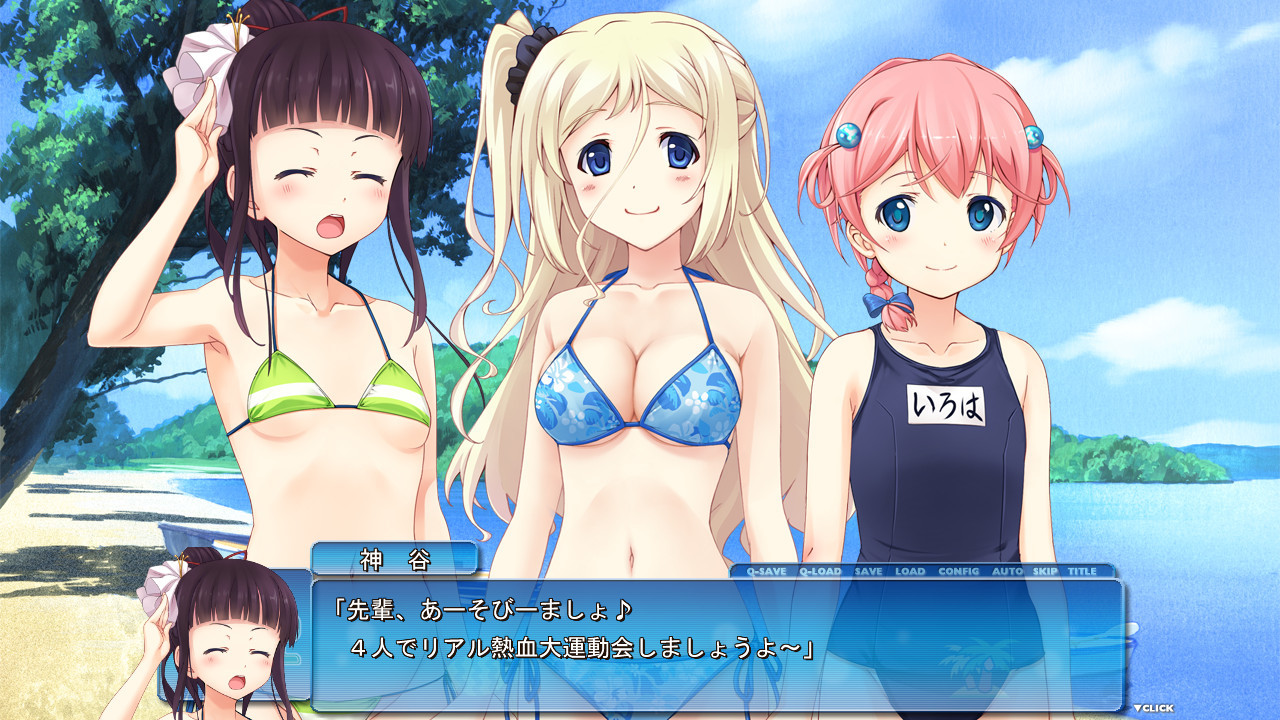Toggle SKIP mode on
1280x720 pixels.
1044,572
